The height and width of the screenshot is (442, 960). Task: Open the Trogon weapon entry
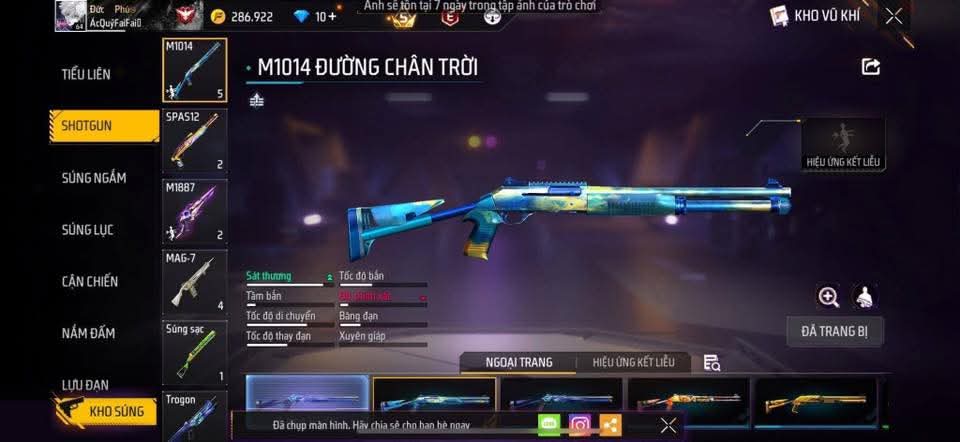pyautogui.click(x=194, y=416)
